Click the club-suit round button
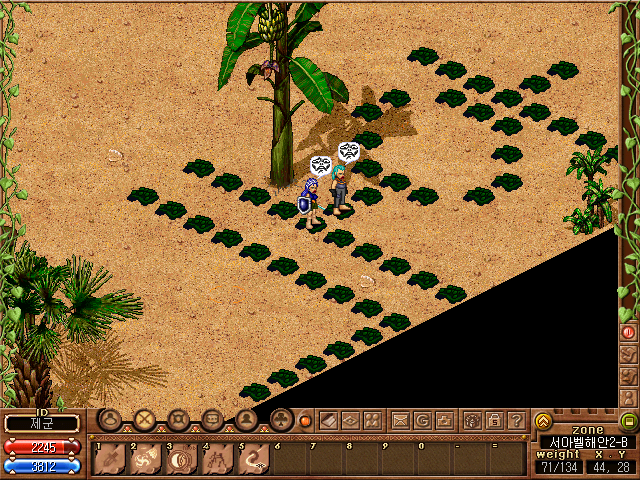640x480 pixels. pos(281,420)
